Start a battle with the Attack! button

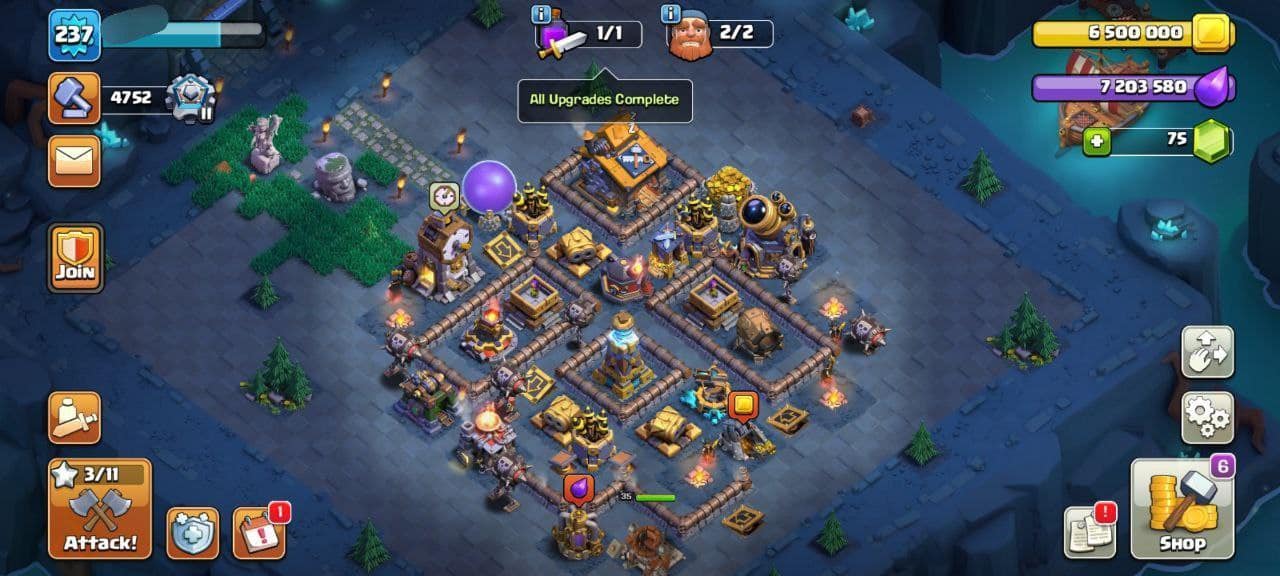100,509
